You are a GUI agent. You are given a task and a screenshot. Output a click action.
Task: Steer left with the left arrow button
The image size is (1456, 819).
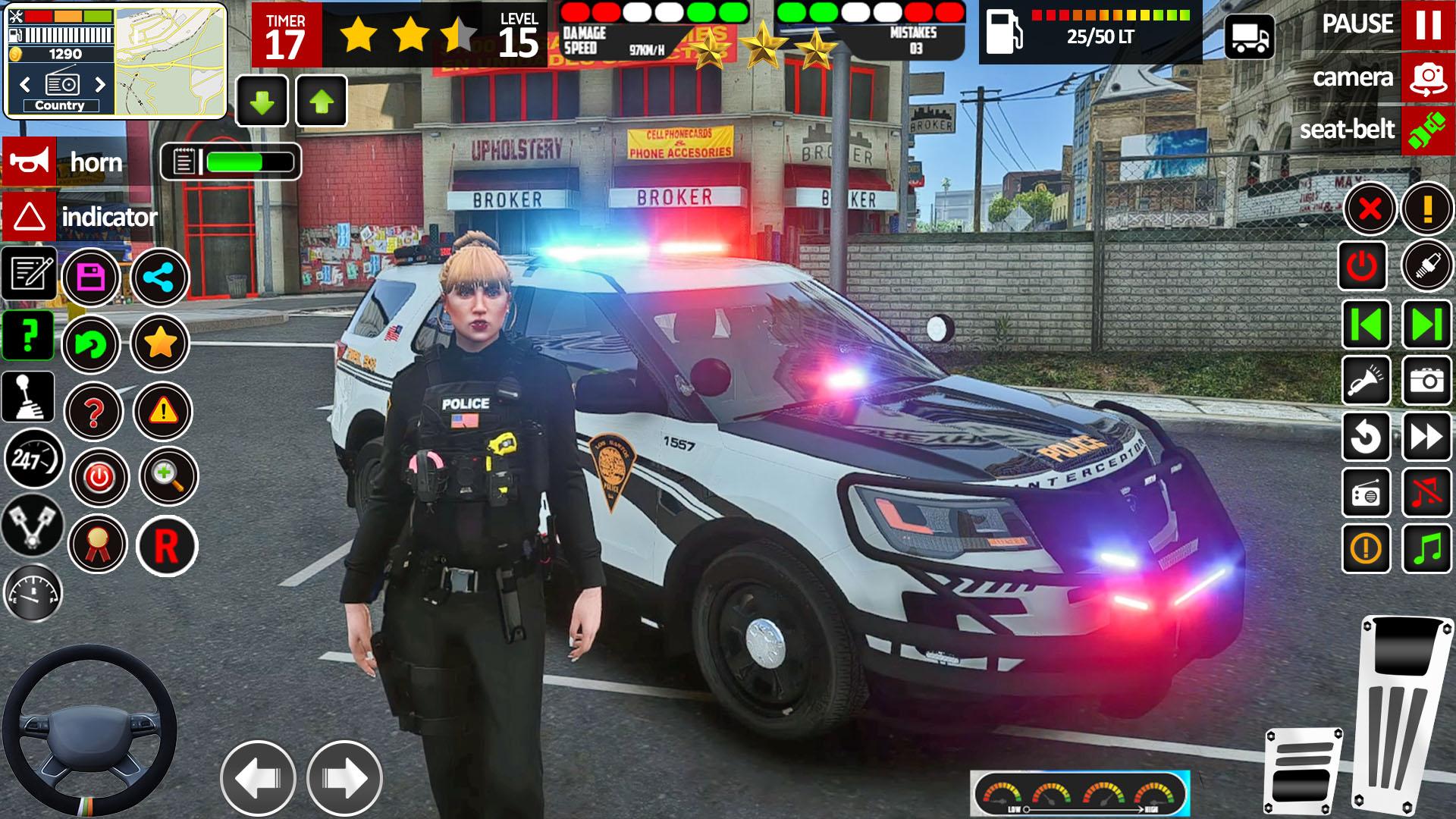coord(258,778)
